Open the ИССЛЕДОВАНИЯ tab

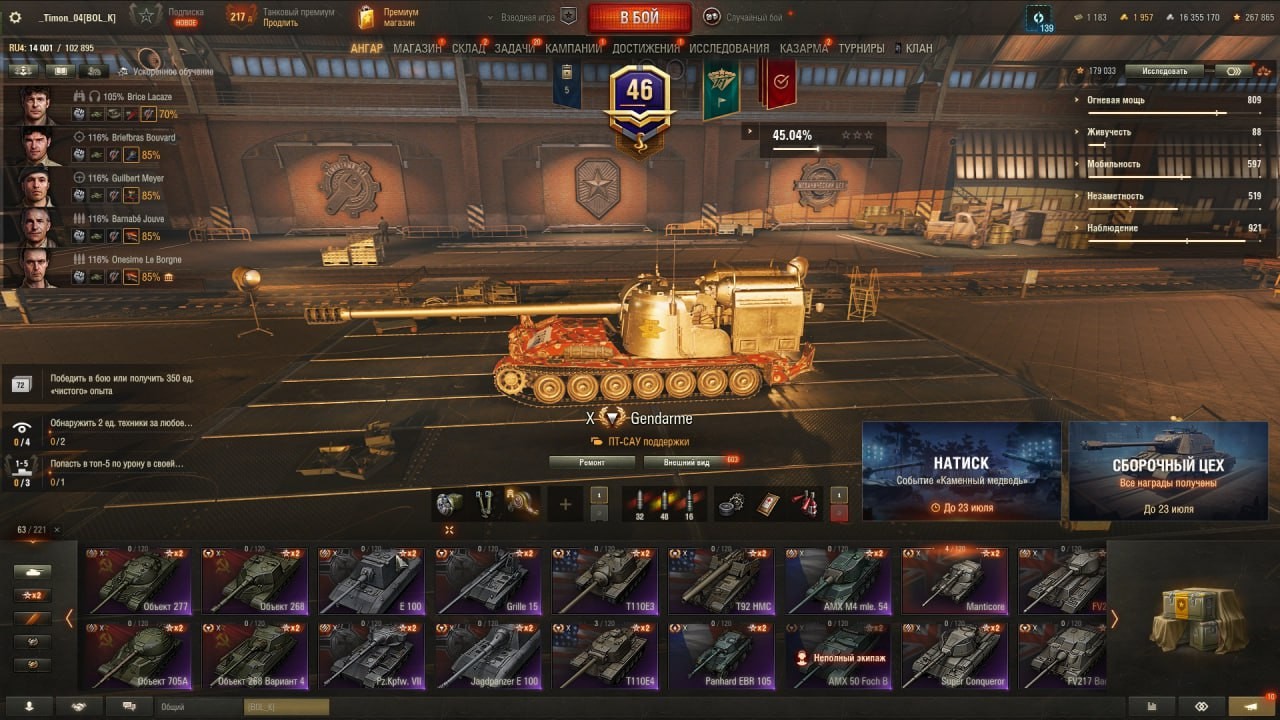[x=729, y=48]
